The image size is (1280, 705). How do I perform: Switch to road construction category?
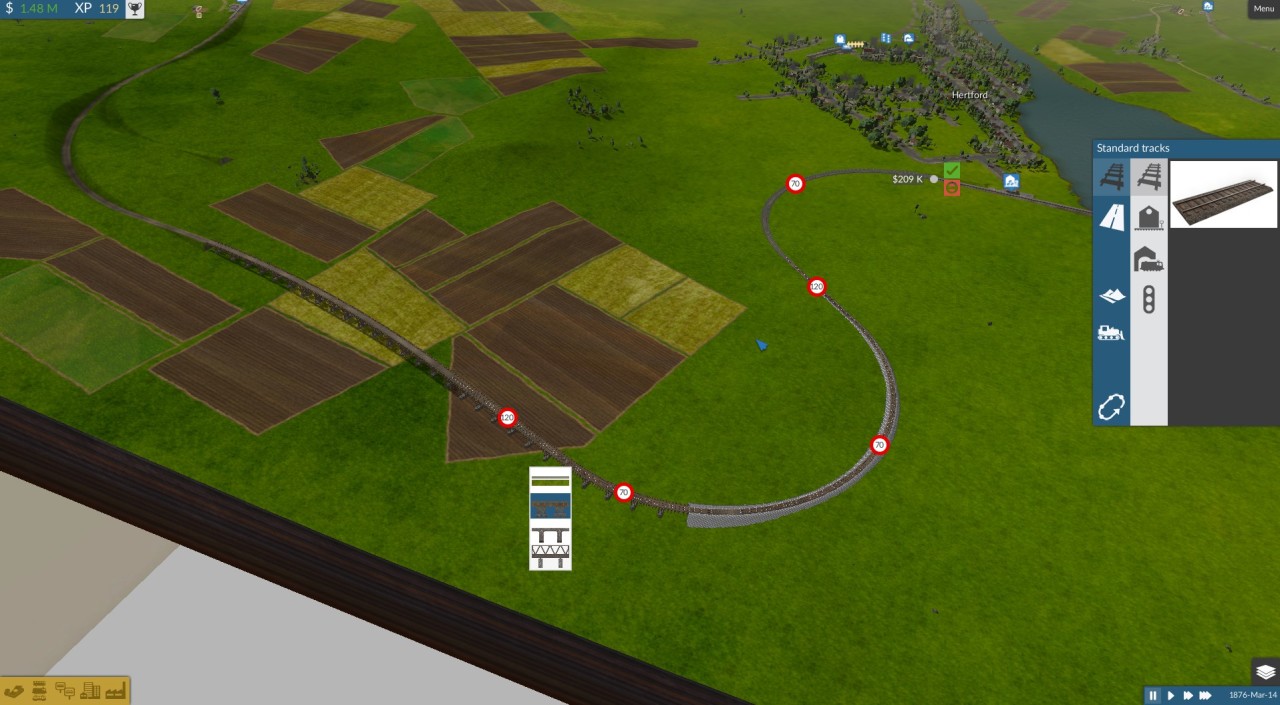(x=1111, y=217)
